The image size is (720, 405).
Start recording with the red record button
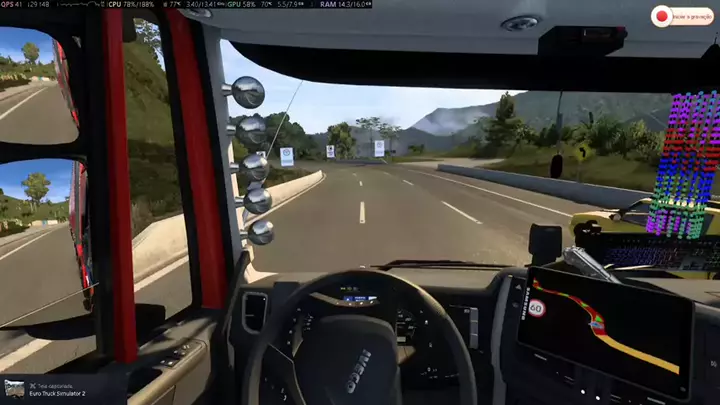click(x=661, y=16)
